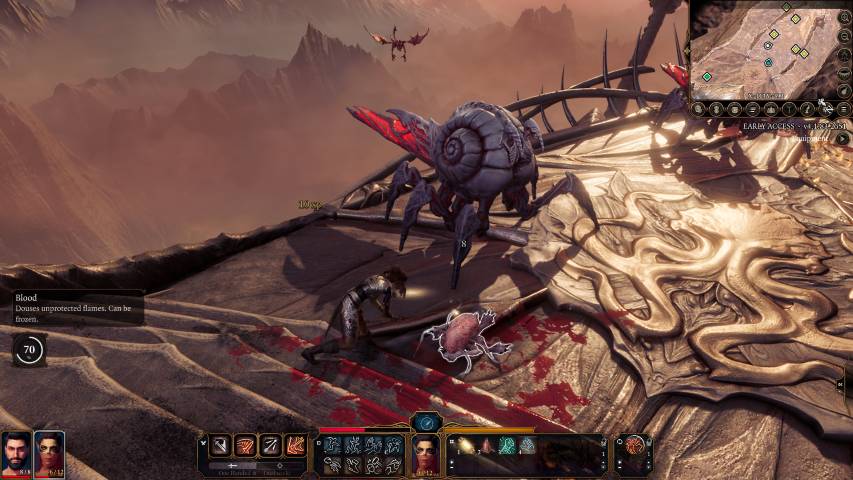Select the red-orange ability on far right

pos(632,447)
